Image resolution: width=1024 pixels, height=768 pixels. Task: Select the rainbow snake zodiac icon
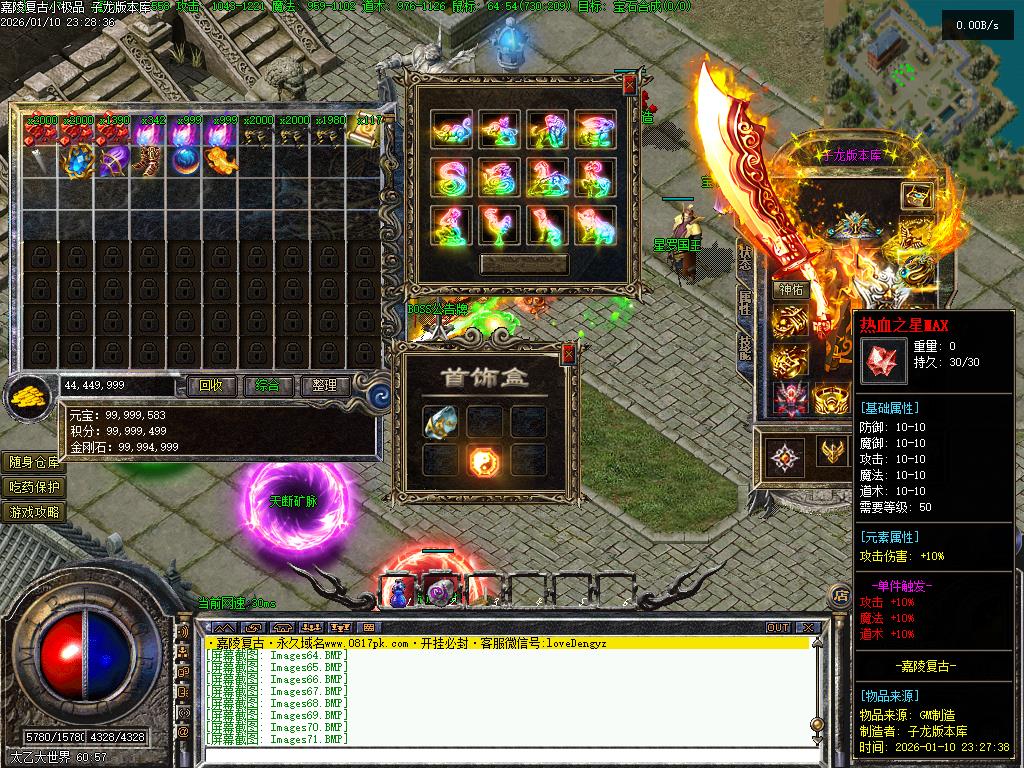tap(453, 178)
